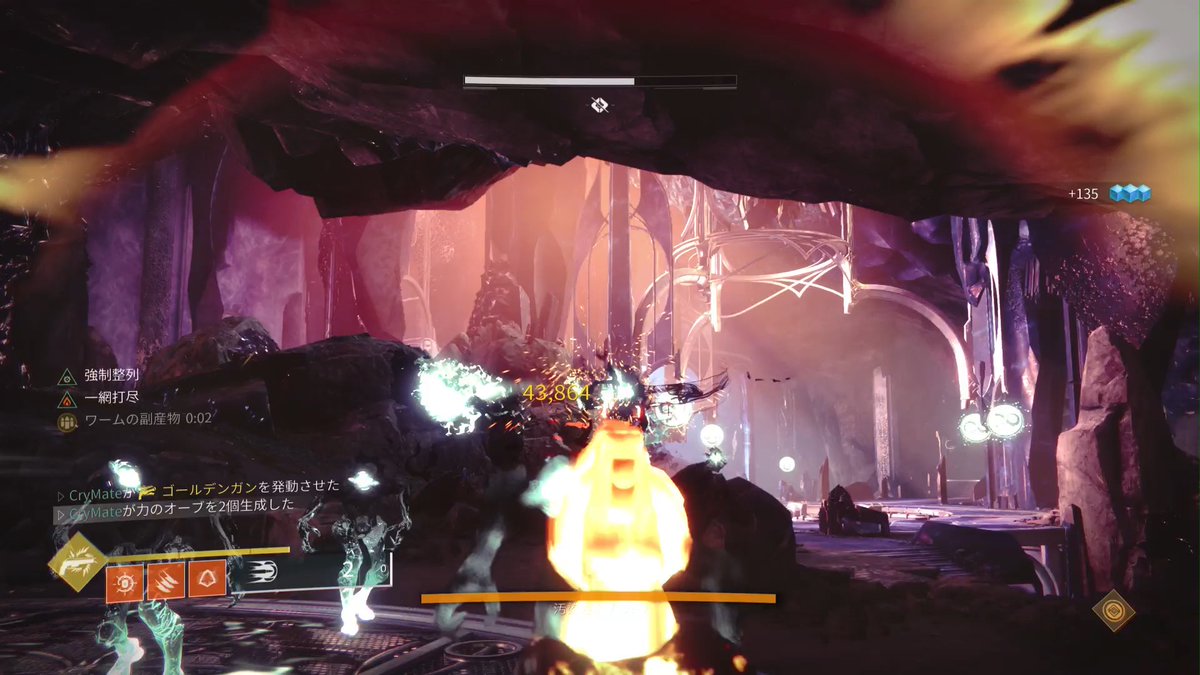Open the gold diamond emblem in the corner

(1113, 609)
